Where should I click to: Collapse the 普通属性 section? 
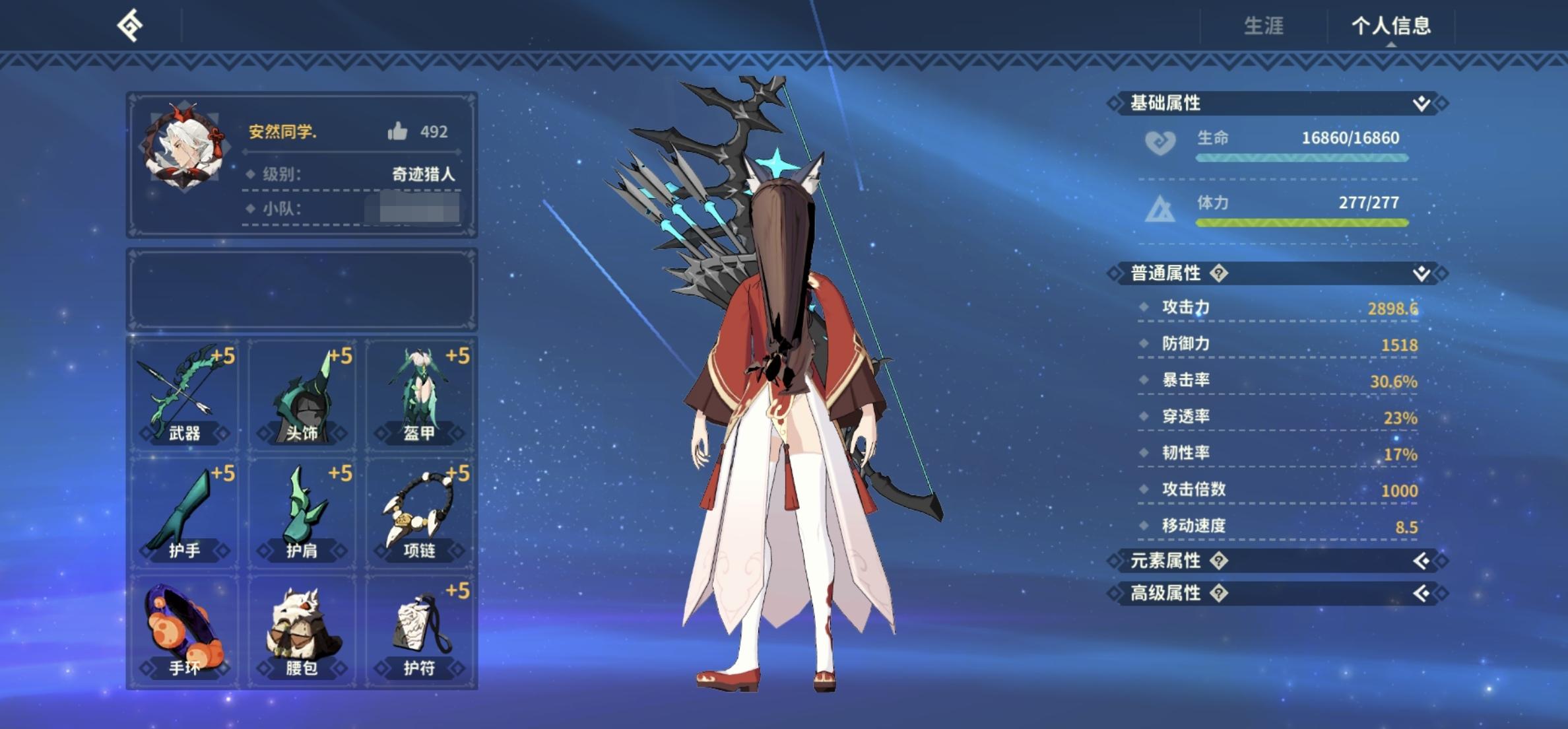[x=1421, y=273]
